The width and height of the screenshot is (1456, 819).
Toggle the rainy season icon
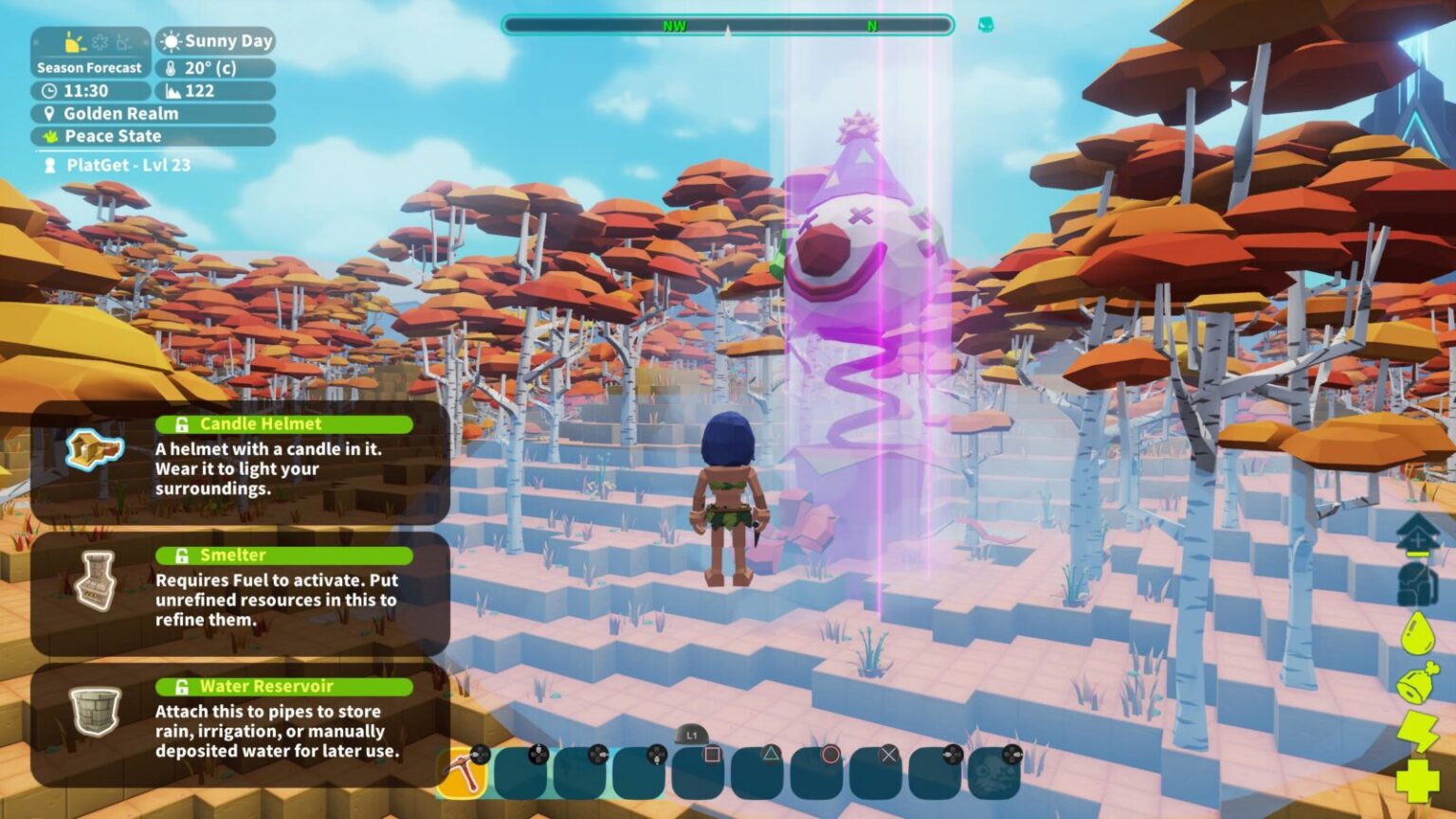[x=123, y=44]
